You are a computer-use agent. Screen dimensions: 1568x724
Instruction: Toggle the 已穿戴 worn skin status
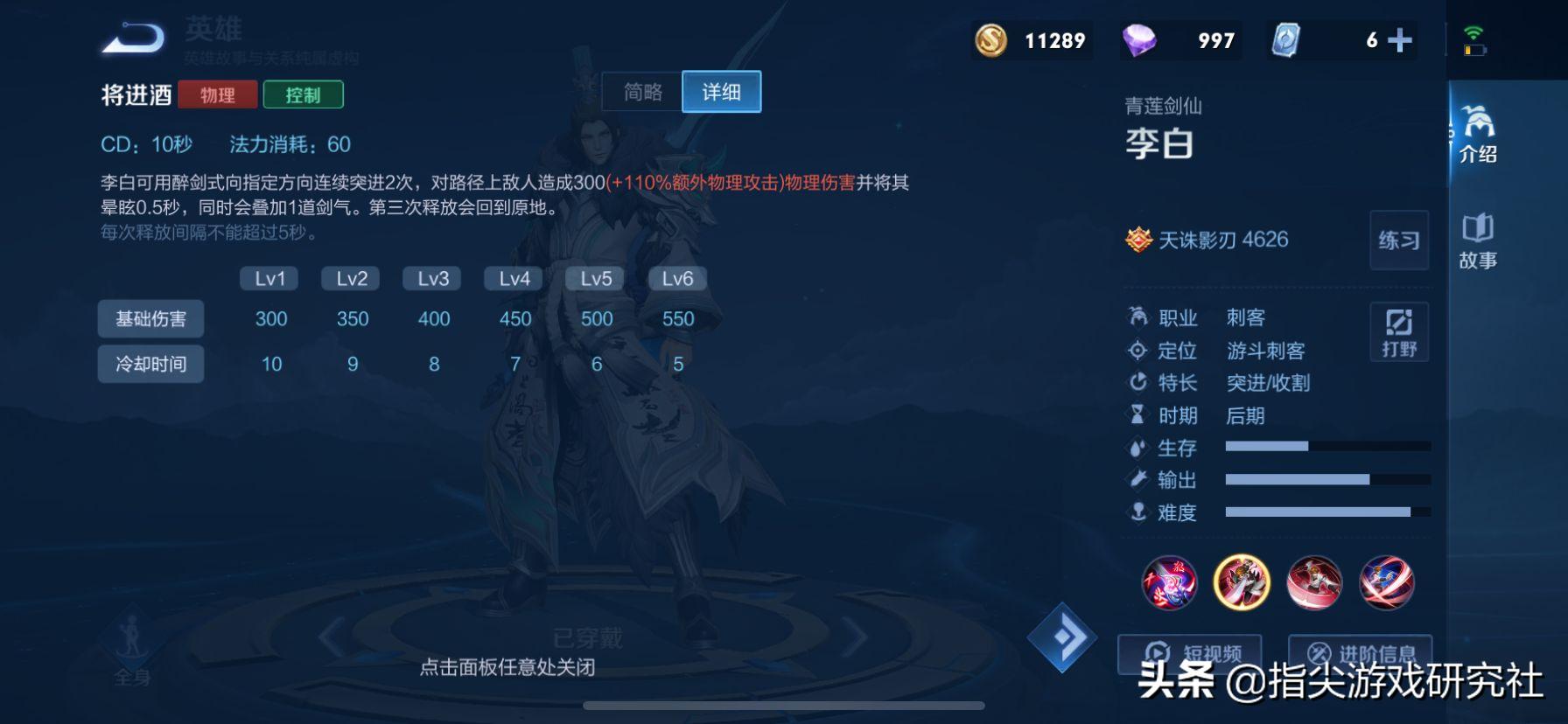(x=586, y=638)
